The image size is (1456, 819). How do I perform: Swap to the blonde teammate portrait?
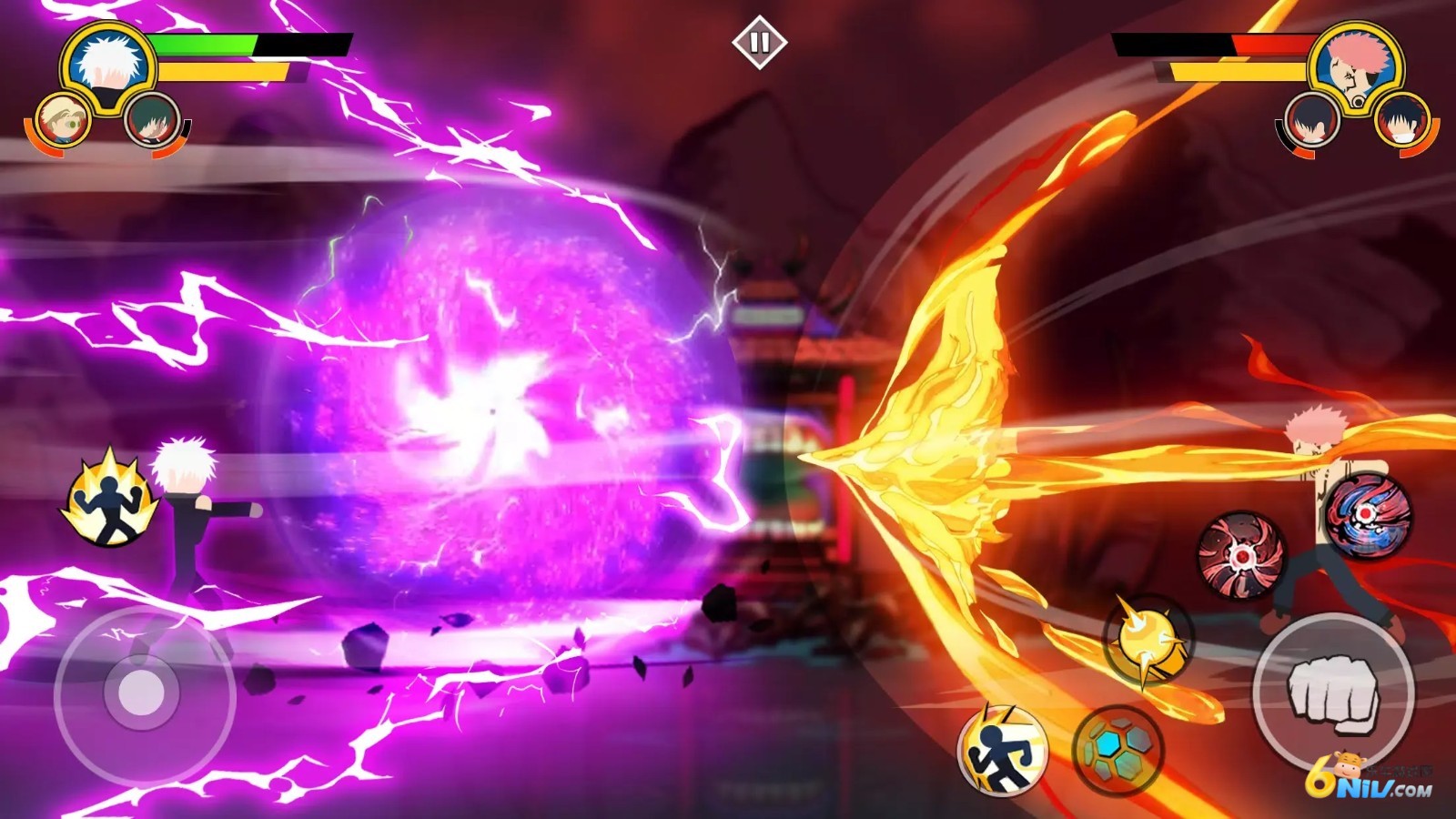pyautogui.click(x=63, y=120)
